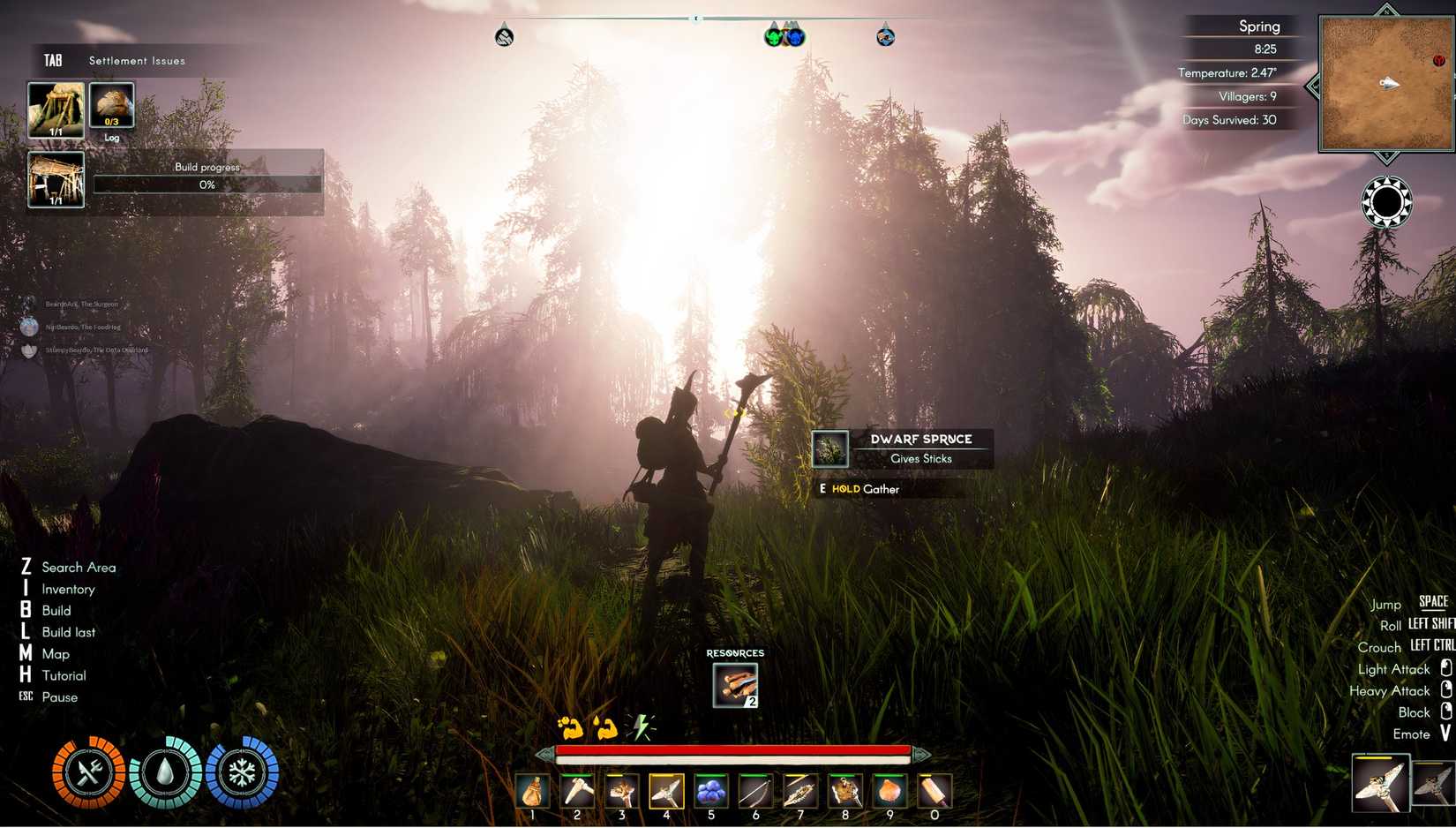Viewport: 1456px width, 828px height.
Task: Click the Build progress bar at 0%
Action: [208, 184]
